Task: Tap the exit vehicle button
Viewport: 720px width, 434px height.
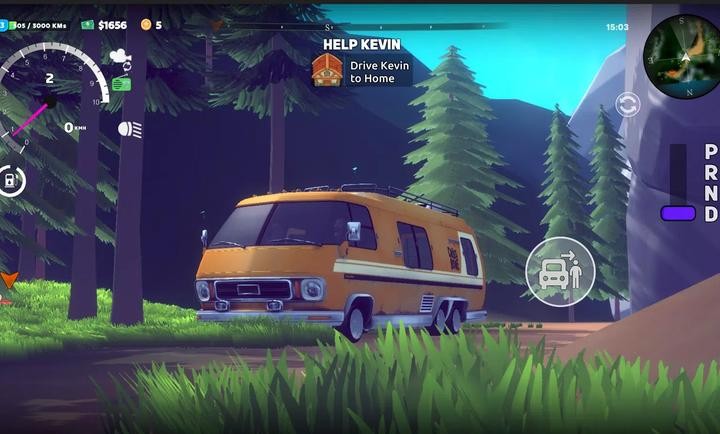Action: [560, 270]
